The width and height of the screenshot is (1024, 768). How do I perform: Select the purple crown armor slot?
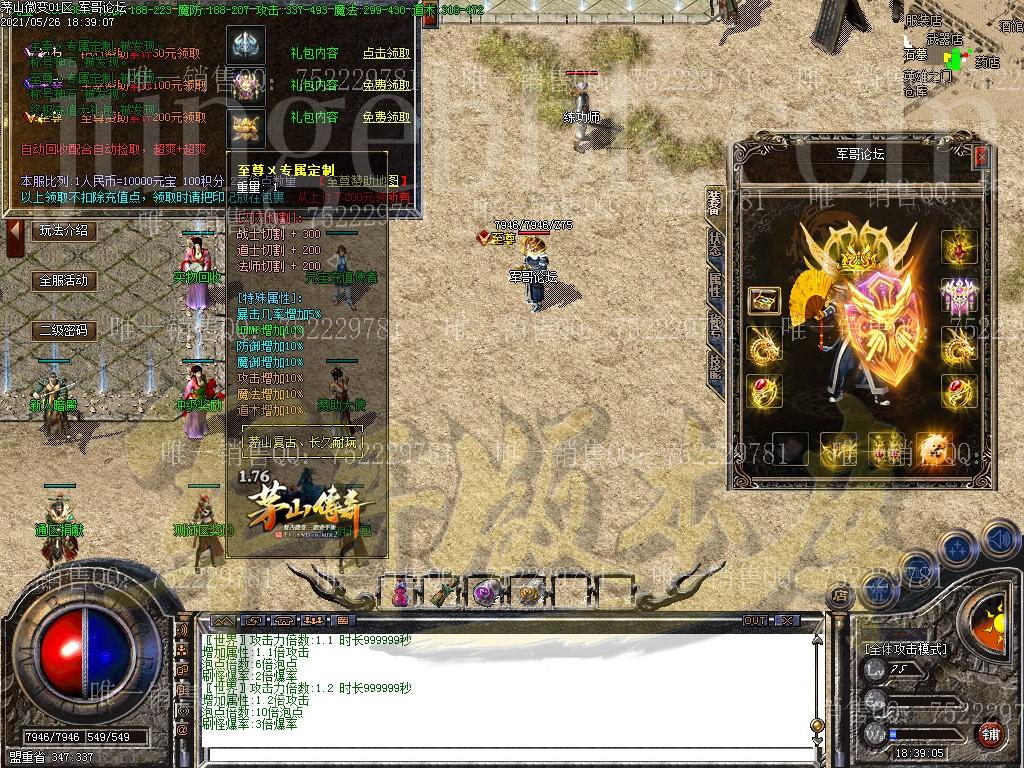[x=959, y=296]
